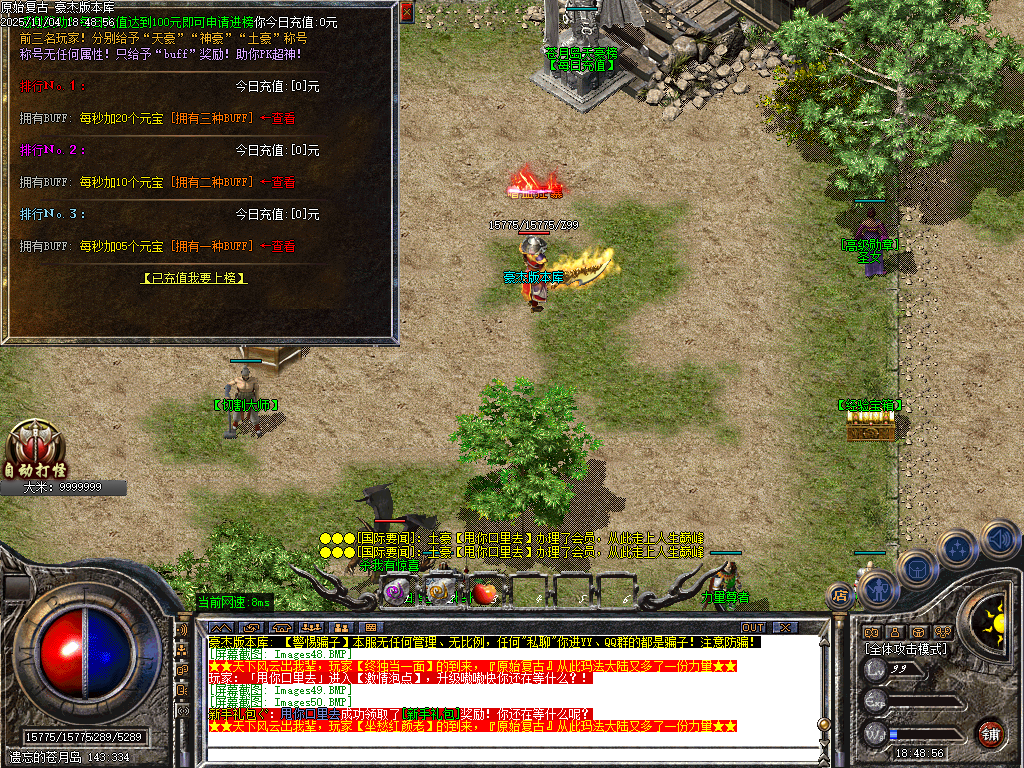Toggle the sound speaker icon

[x=999, y=539]
